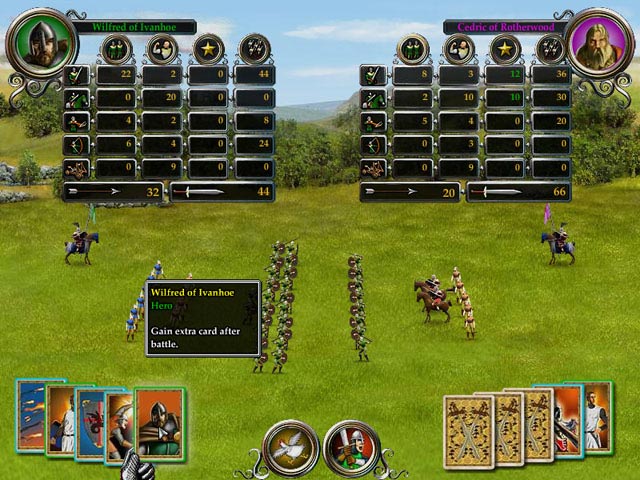Choose the flaming arrows card in your hand
Image resolution: width=640 pixels, height=480 pixels.
click(x=28, y=417)
